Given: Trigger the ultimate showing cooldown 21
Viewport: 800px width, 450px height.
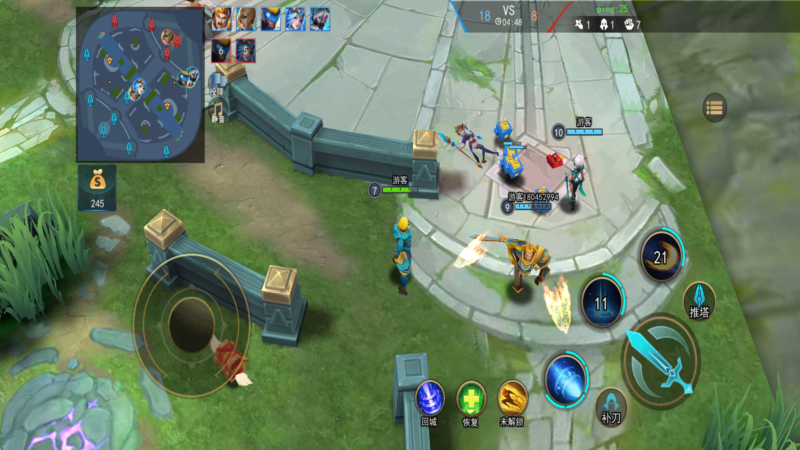Looking at the screenshot, I should [661, 255].
